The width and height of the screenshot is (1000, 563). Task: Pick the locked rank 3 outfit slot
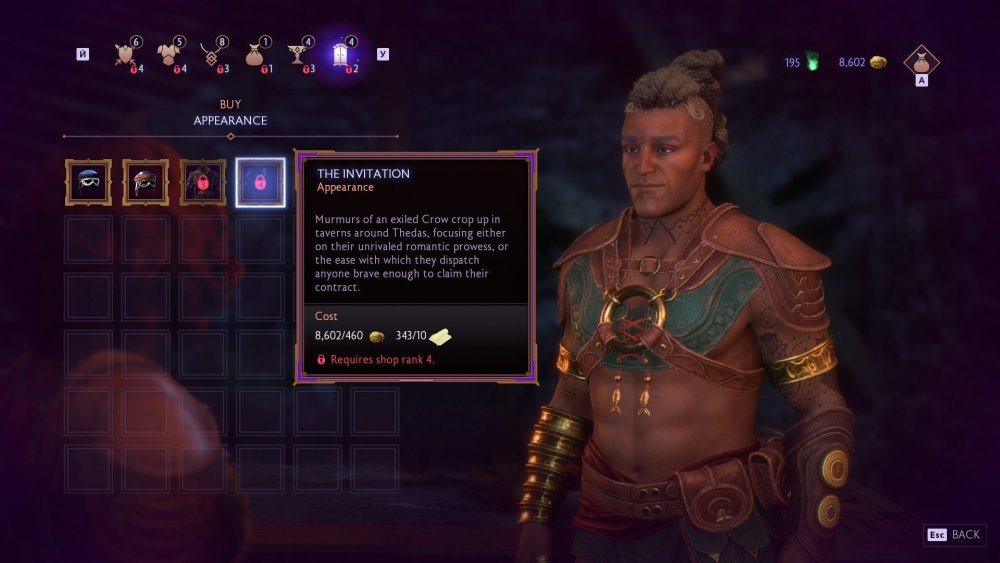pyautogui.click(x=203, y=182)
